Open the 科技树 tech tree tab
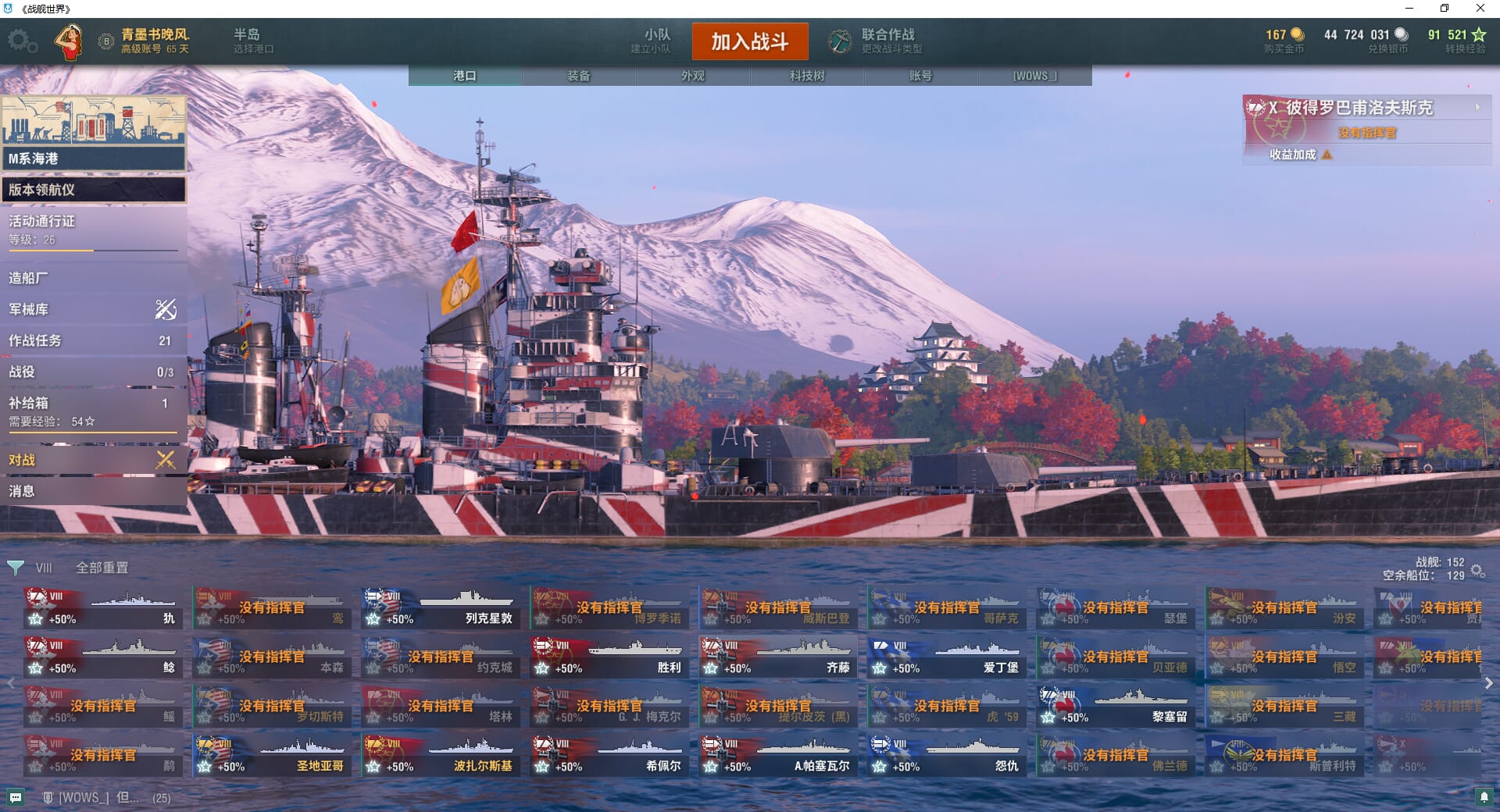 point(807,76)
